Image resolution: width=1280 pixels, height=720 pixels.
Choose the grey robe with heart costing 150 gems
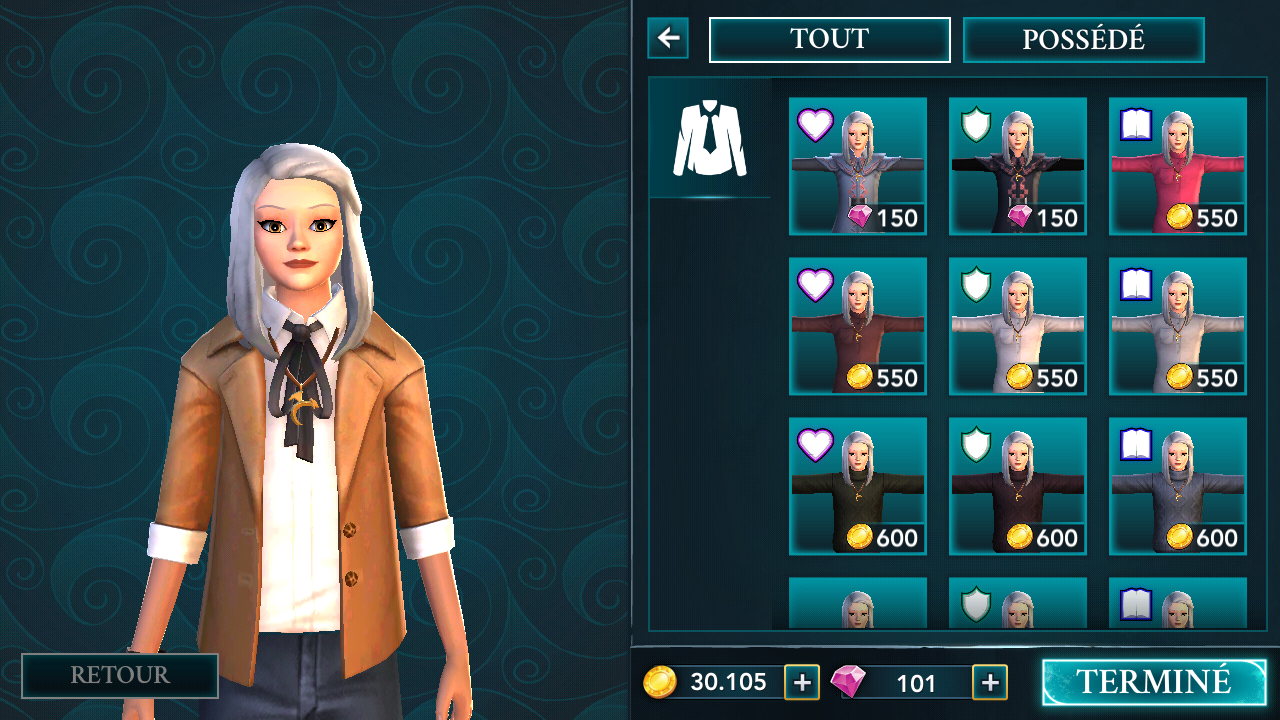point(857,166)
